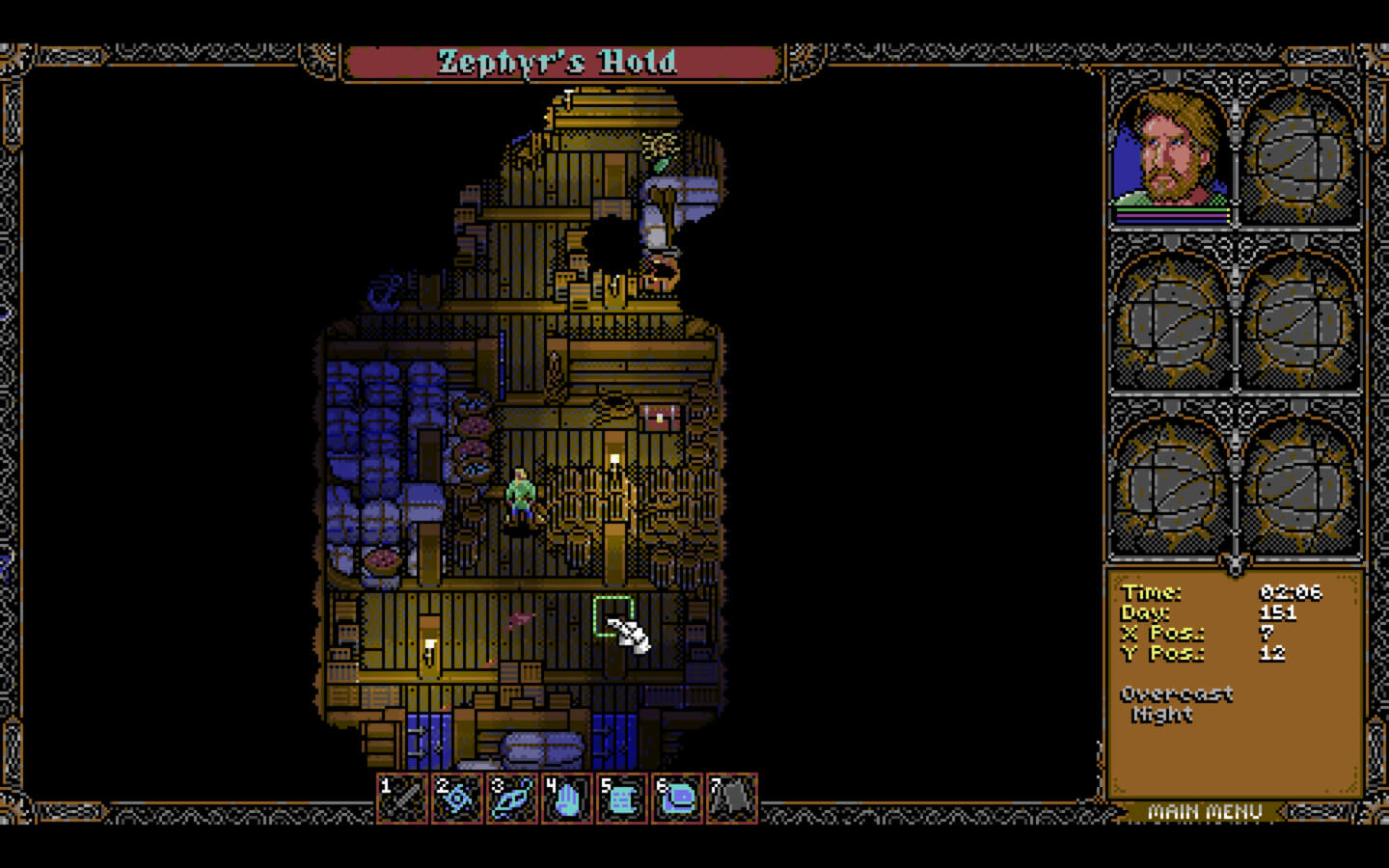Activate the swirl spell icon in slot 2
1389x868 pixels.
click(x=457, y=799)
